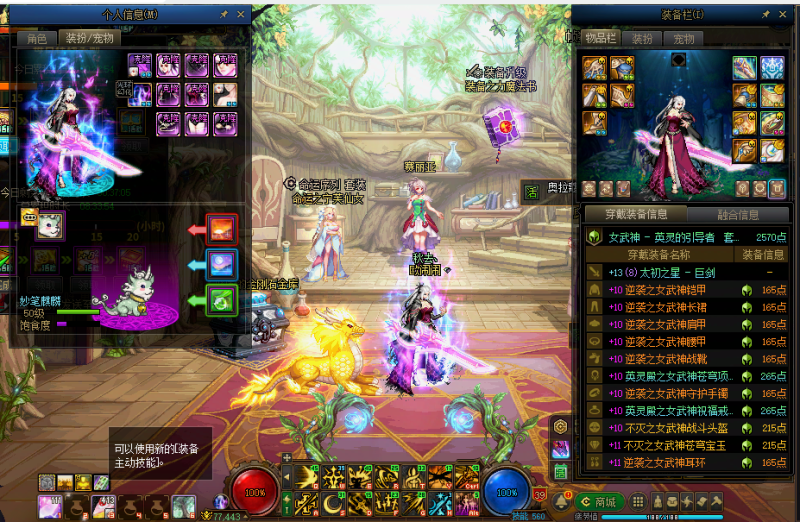Click the green-framed pet skill icon
Image resolution: width=800 pixels, height=522 pixels.
coord(221,299)
